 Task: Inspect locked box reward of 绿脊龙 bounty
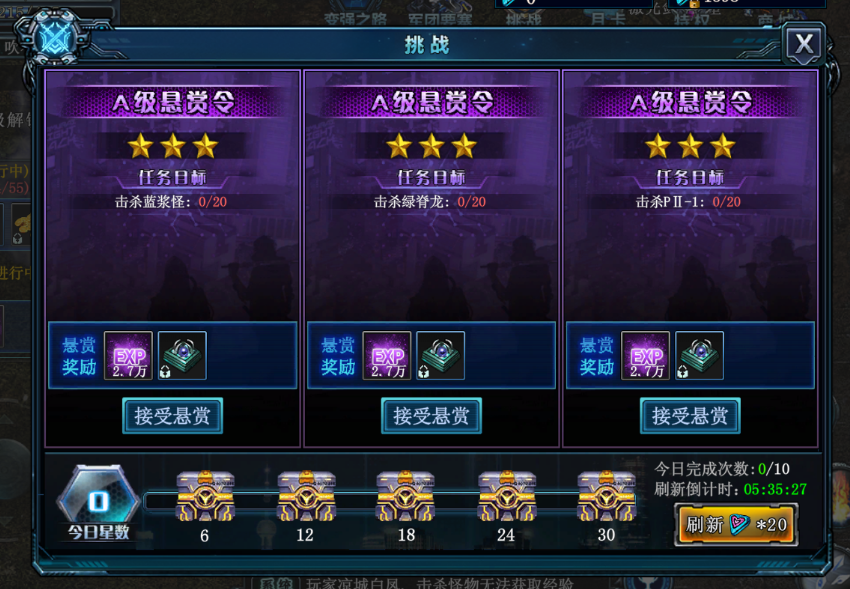[x=441, y=356]
